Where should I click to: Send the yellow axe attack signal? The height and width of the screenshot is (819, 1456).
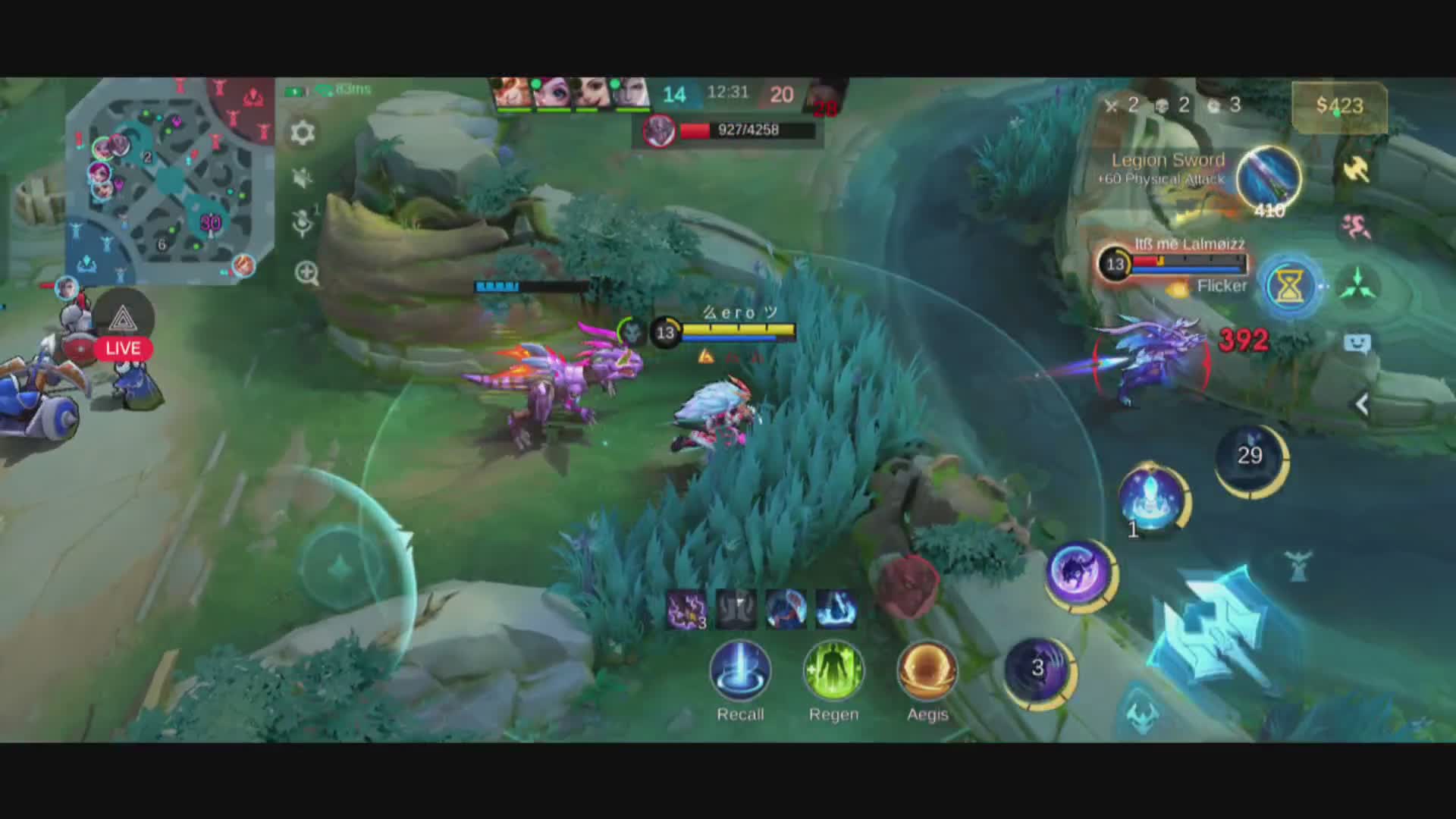[1356, 170]
